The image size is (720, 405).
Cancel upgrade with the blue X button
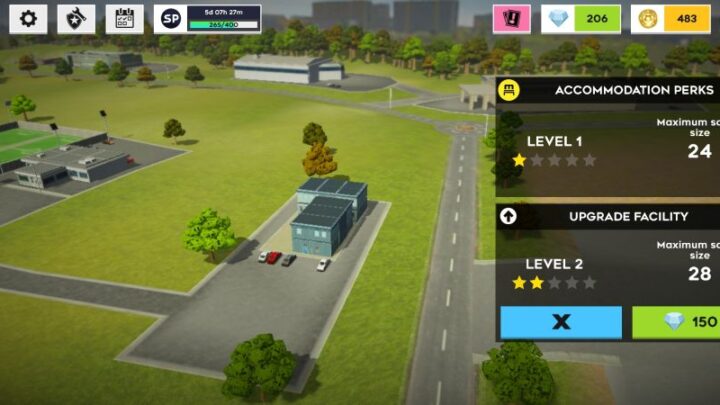click(561, 322)
